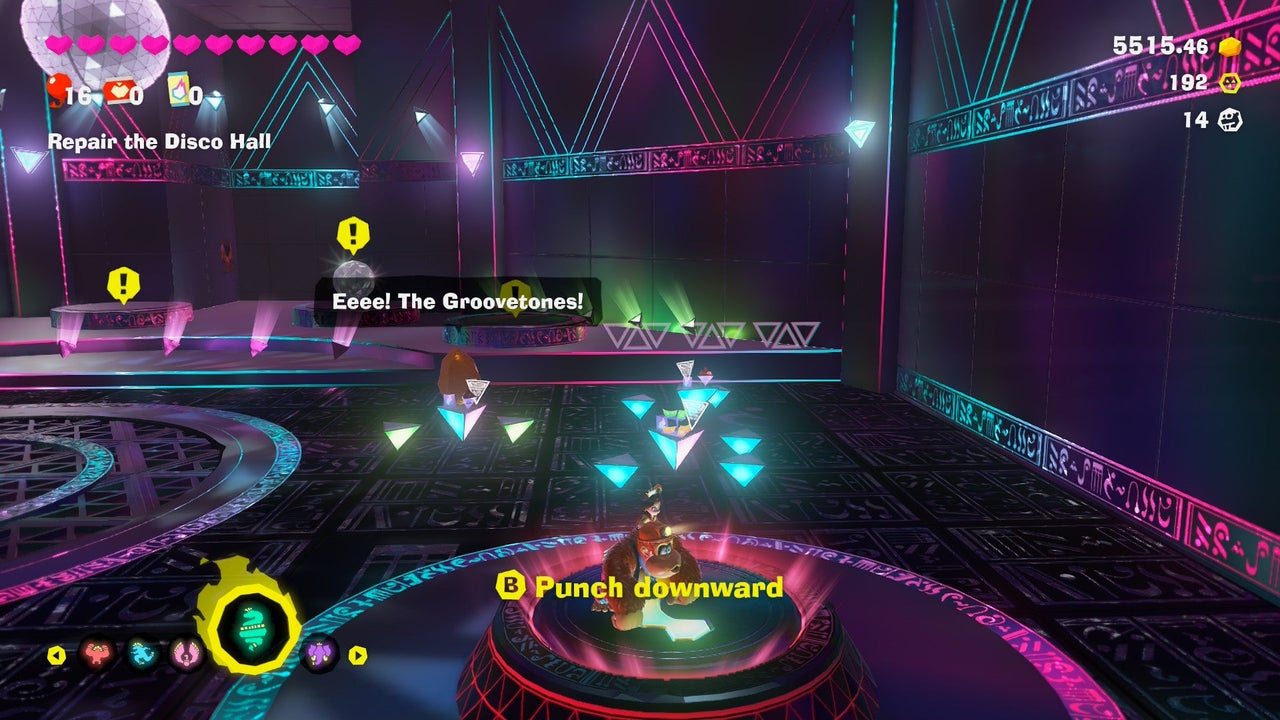Select the yellow melon juice item icon
Screen dimensions: 1280x720
(x=180, y=91)
